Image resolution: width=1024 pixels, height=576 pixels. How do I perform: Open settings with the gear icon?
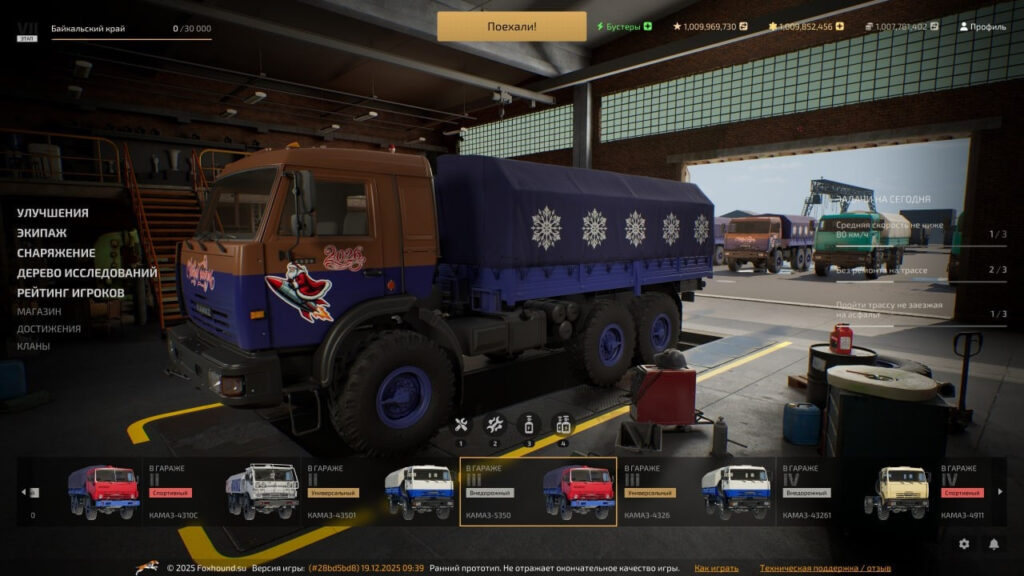(x=964, y=544)
